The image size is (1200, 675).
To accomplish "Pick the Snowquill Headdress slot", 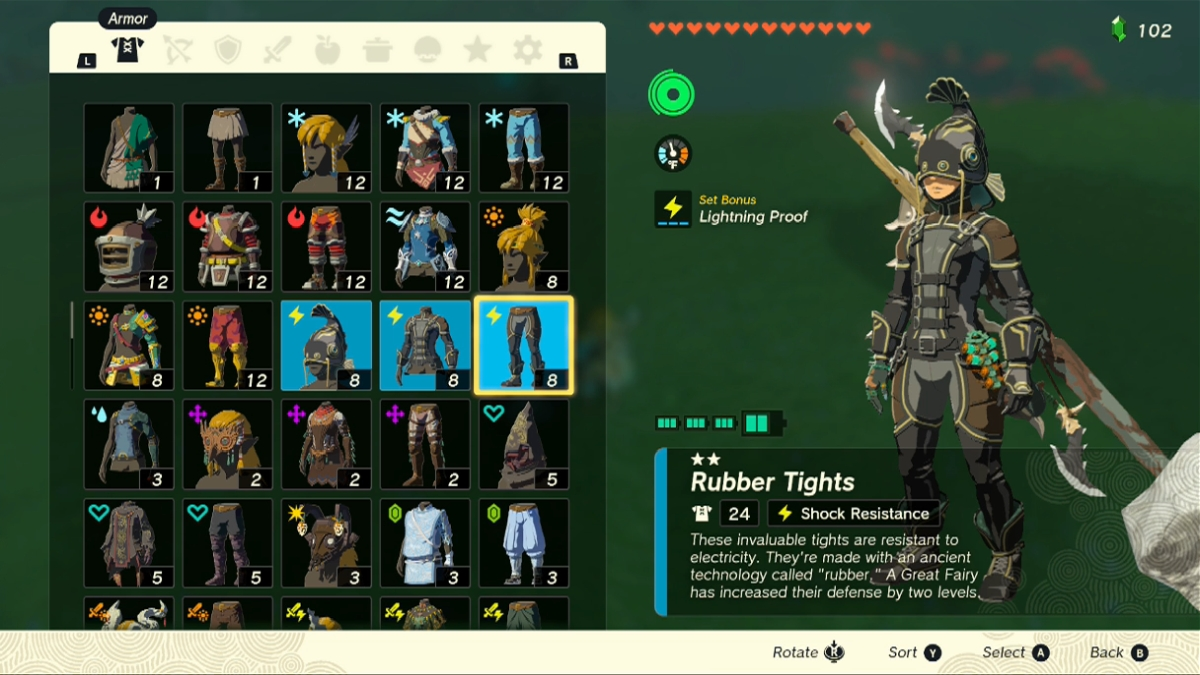I will (x=326, y=148).
